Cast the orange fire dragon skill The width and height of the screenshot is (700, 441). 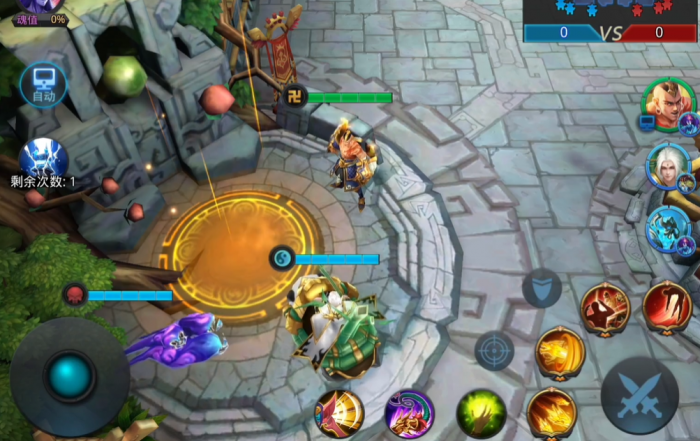tap(560, 350)
